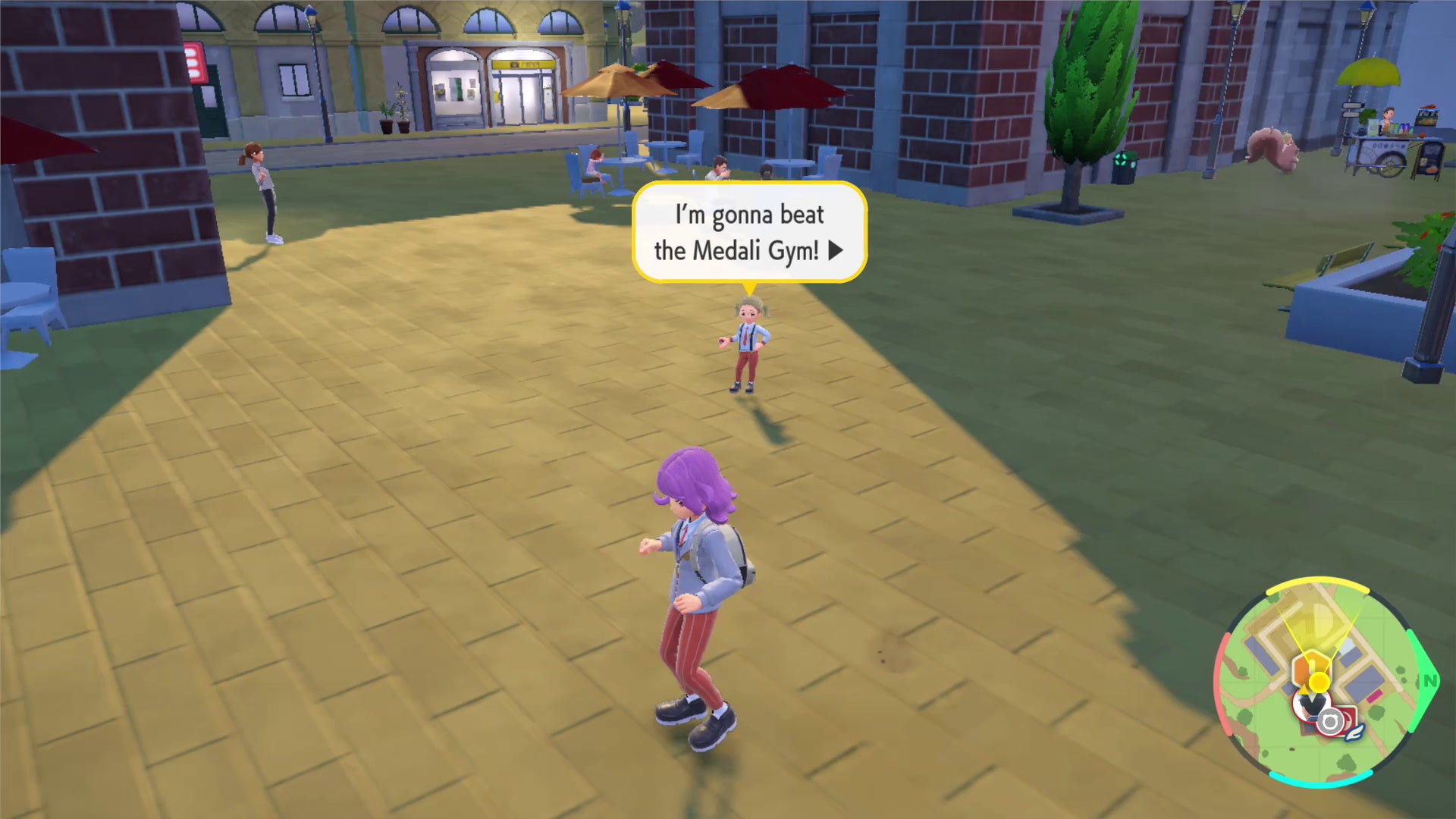Select the yellow destination beacon on the minimap
The width and height of the screenshot is (1456, 819).
click(x=1319, y=680)
